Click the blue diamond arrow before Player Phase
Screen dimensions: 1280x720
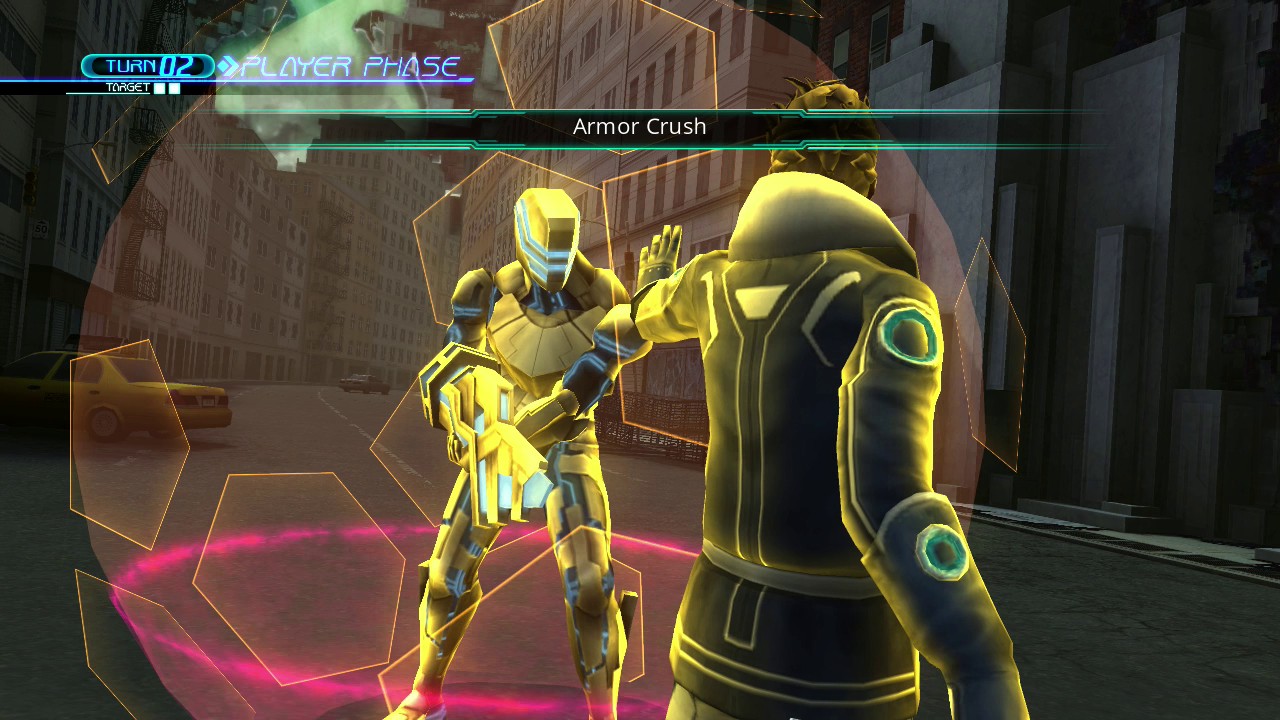(226, 65)
